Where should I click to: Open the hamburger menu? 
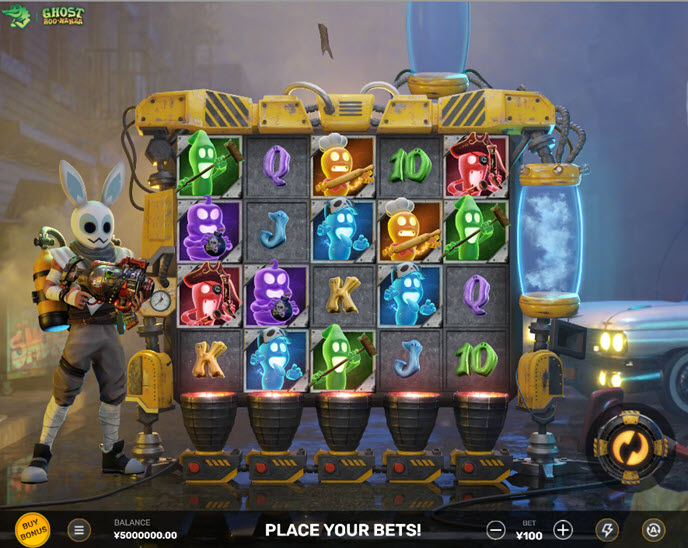(x=79, y=529)
